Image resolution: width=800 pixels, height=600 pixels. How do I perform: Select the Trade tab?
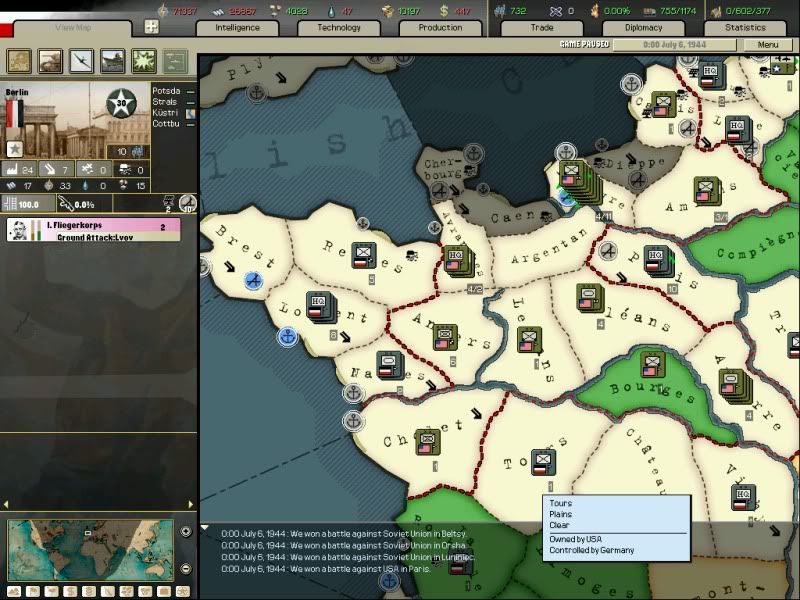pos(541,28)
